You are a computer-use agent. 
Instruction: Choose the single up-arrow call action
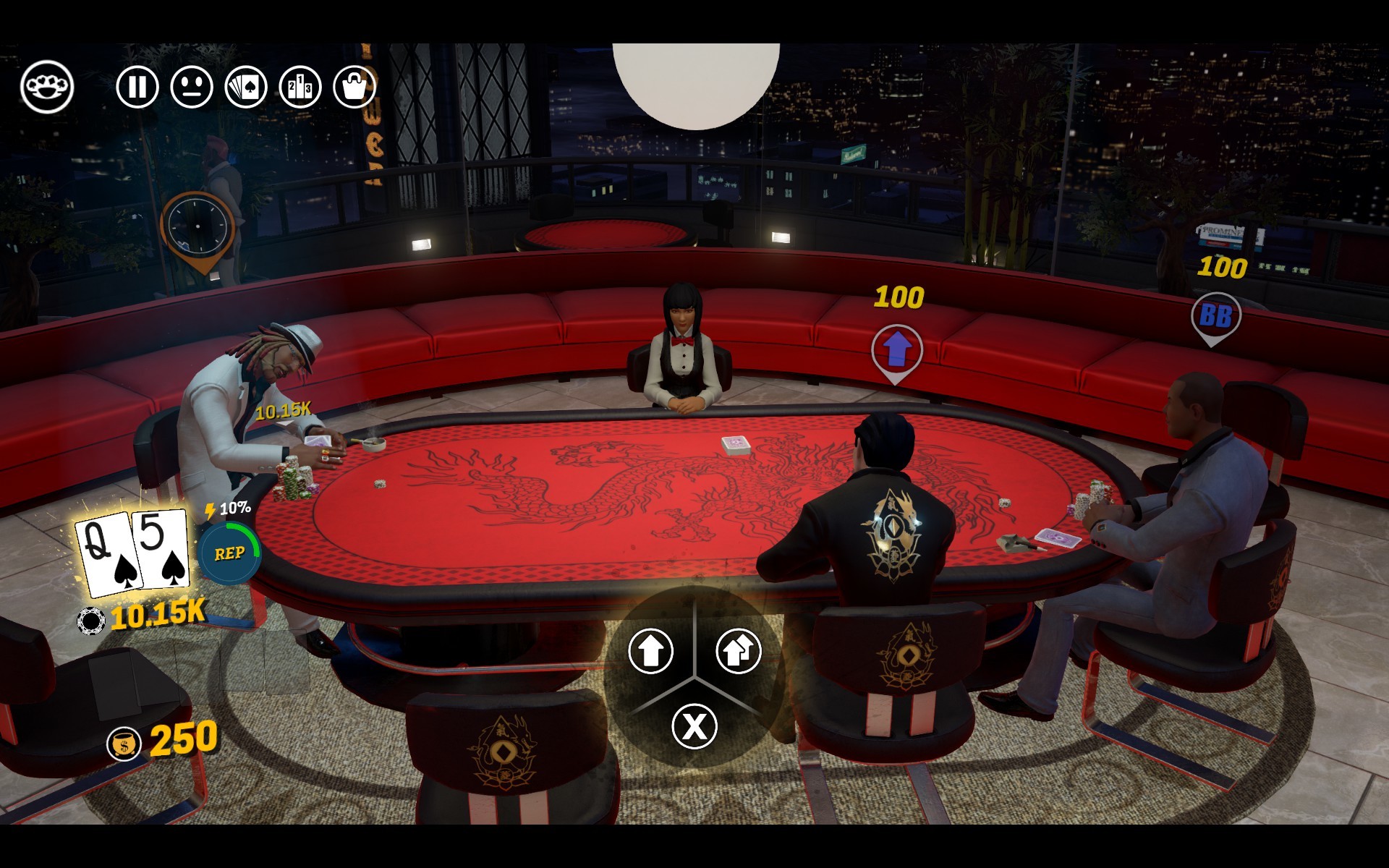(651, 650)
